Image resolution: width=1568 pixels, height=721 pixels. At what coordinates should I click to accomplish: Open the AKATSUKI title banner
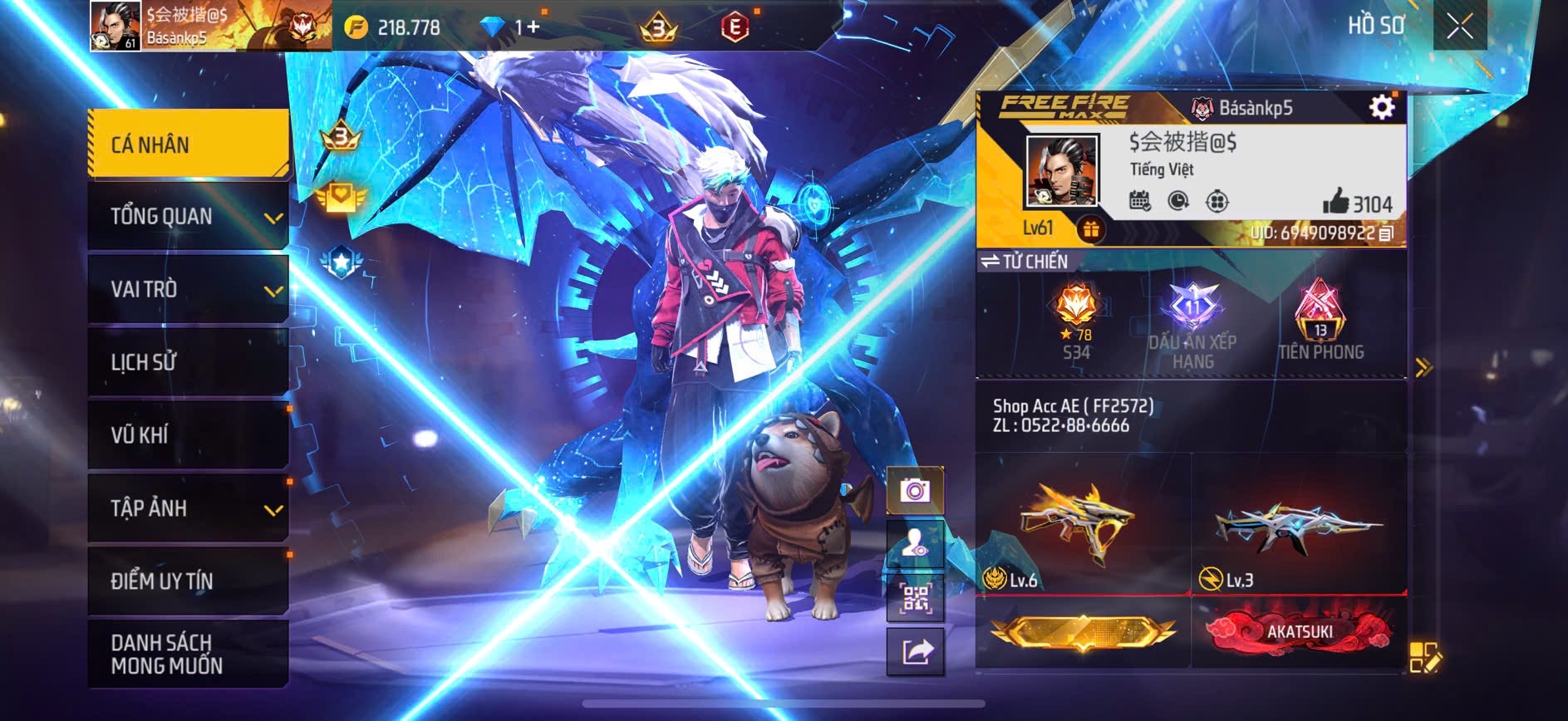point(1299,632)
